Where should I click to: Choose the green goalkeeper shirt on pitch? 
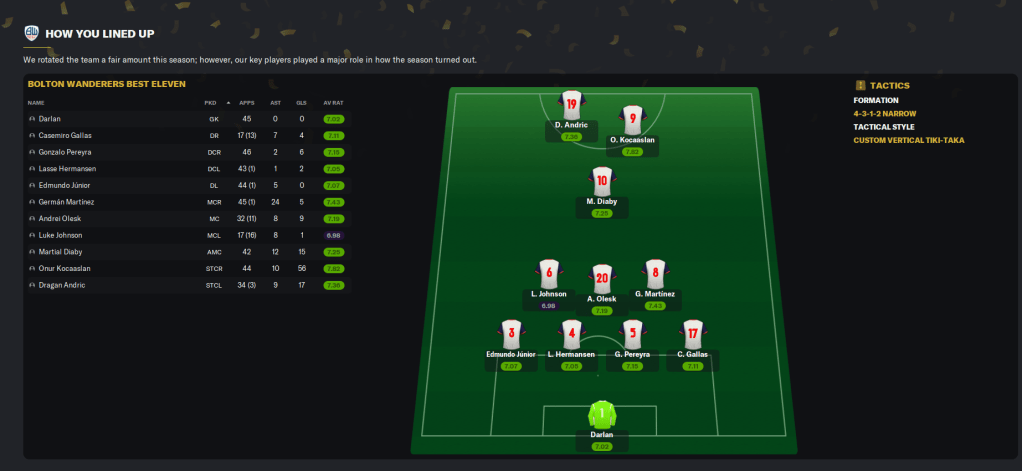click(x=601, y=415)
